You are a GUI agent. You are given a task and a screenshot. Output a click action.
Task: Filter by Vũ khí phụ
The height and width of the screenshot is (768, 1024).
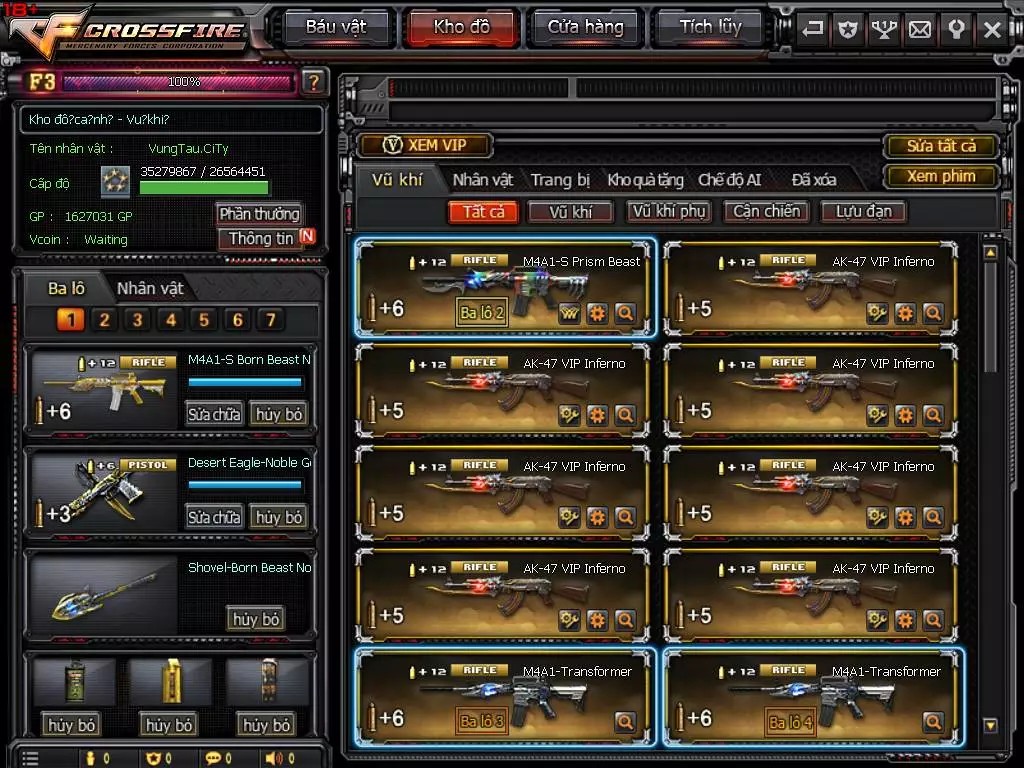669,211
